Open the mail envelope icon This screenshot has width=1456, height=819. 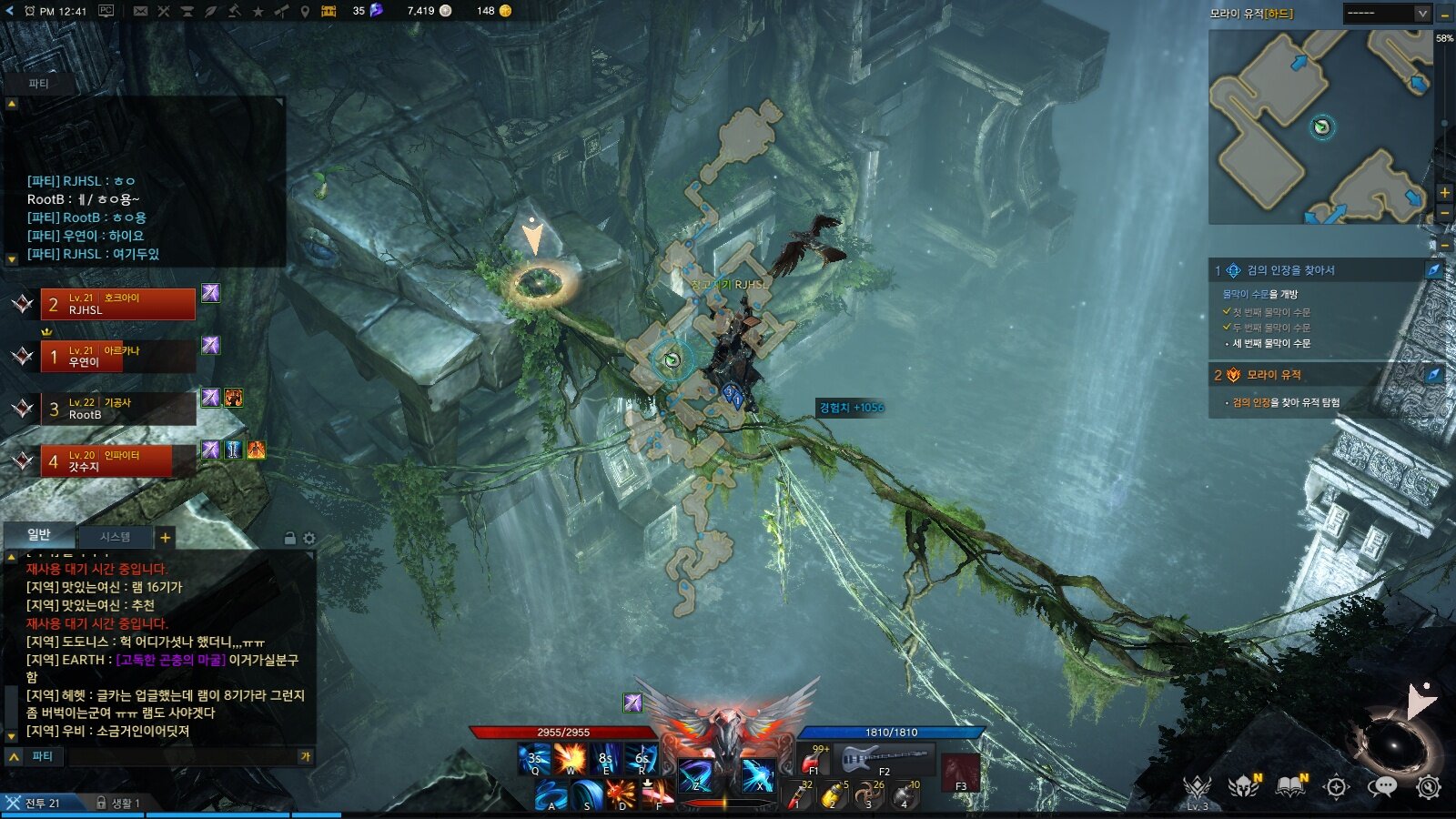140,11
